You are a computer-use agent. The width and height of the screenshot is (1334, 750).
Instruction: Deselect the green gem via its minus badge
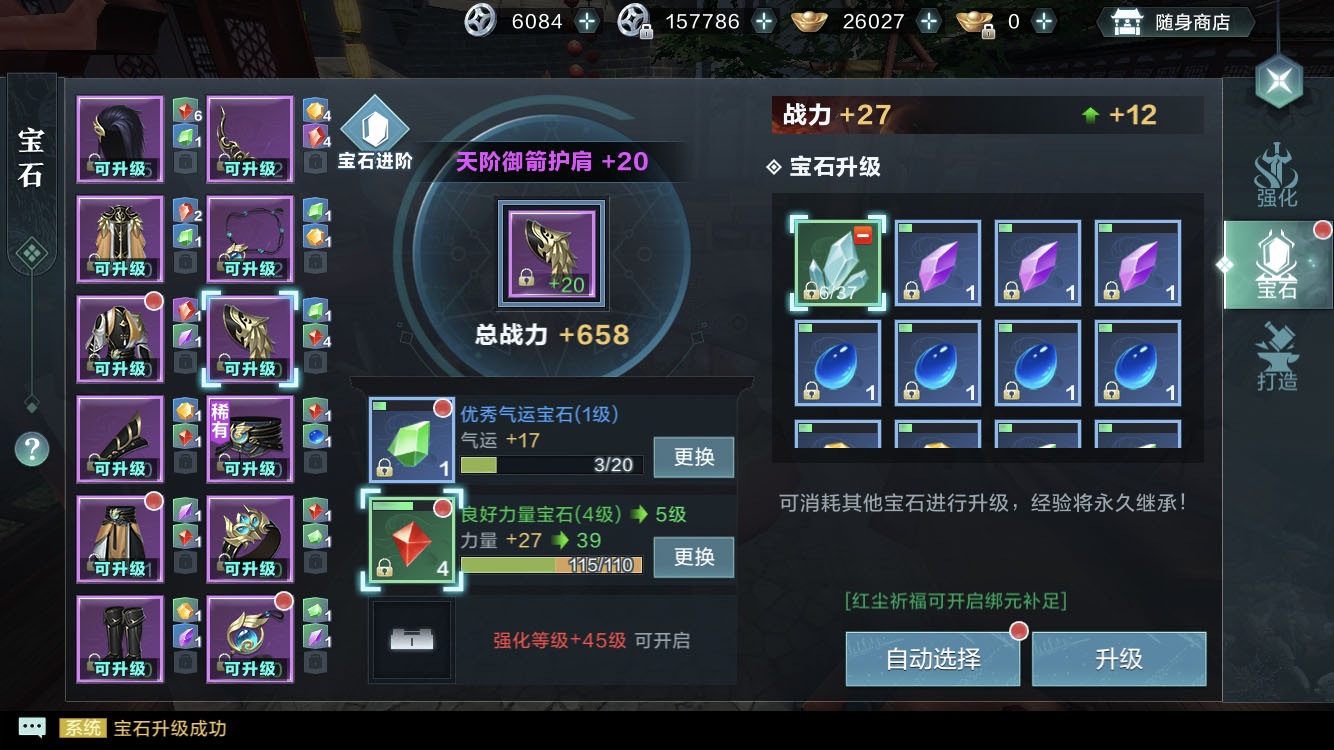[x=863, y=234]
